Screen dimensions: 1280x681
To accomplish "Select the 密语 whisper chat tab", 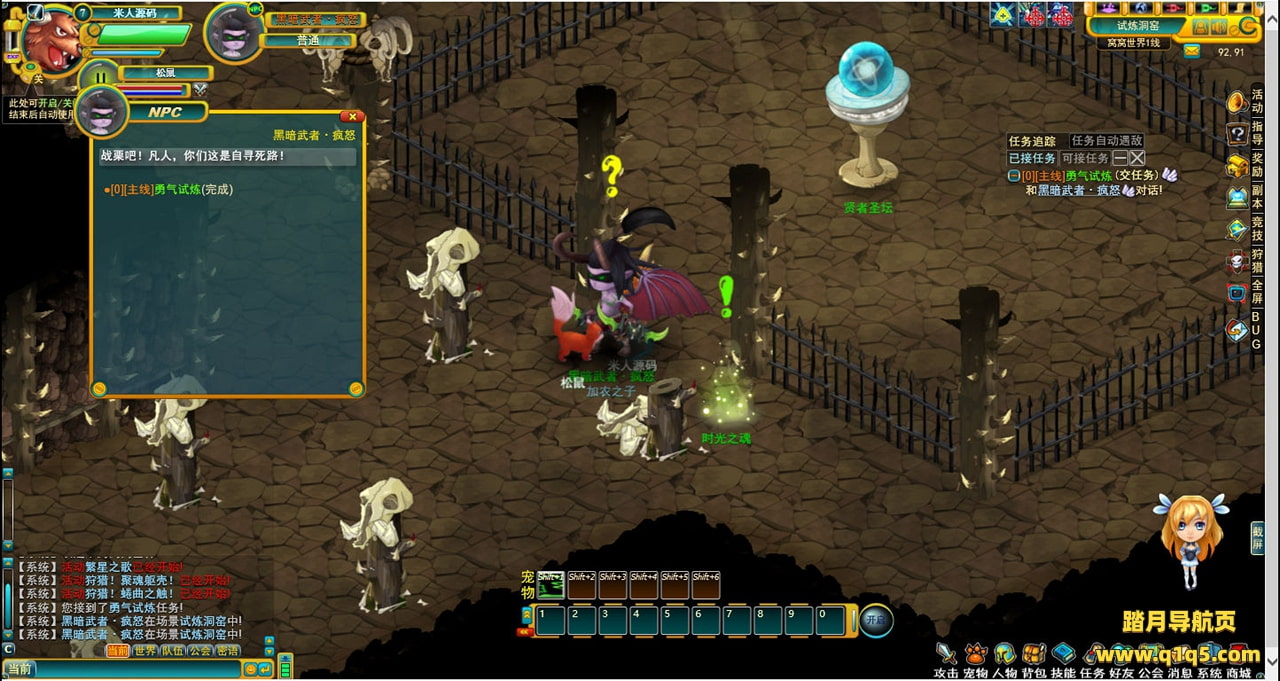I will click(229, 651).
